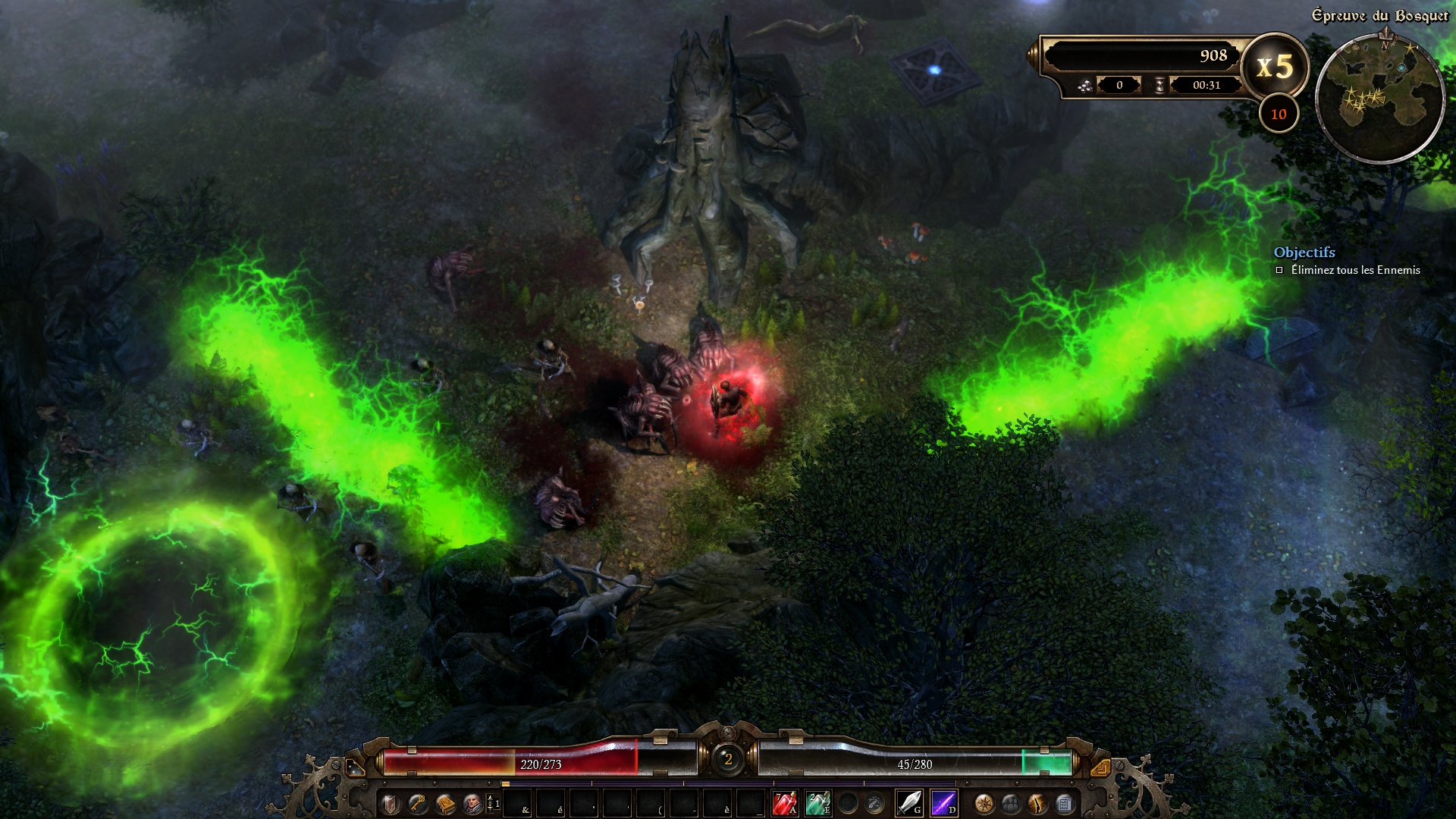This screenshot has height=819, width=1456.
Task: Select the Objectifs tracker heading
Action: tap(1304, 253)
